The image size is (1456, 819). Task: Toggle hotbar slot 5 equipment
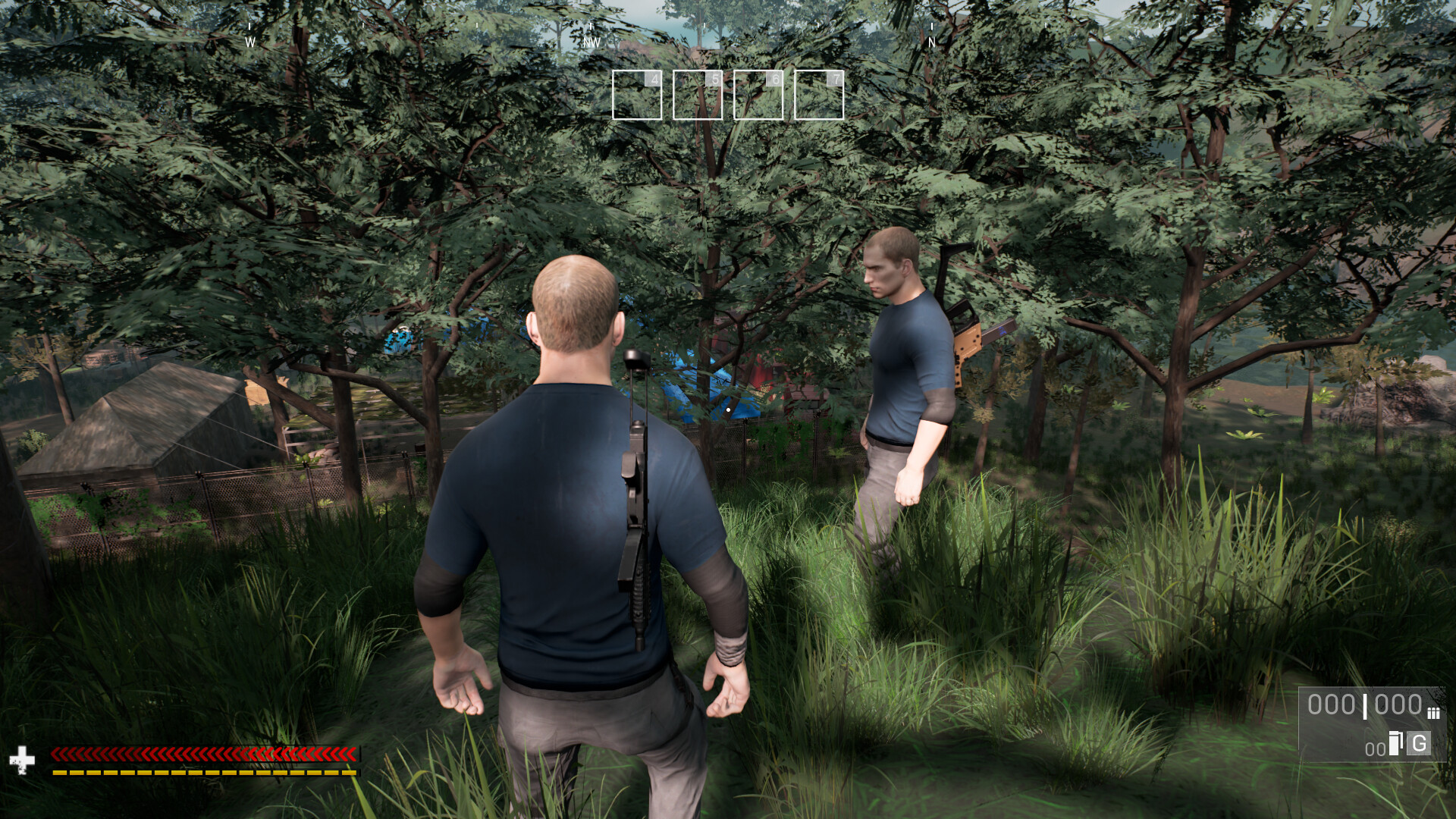pos(698,94)
